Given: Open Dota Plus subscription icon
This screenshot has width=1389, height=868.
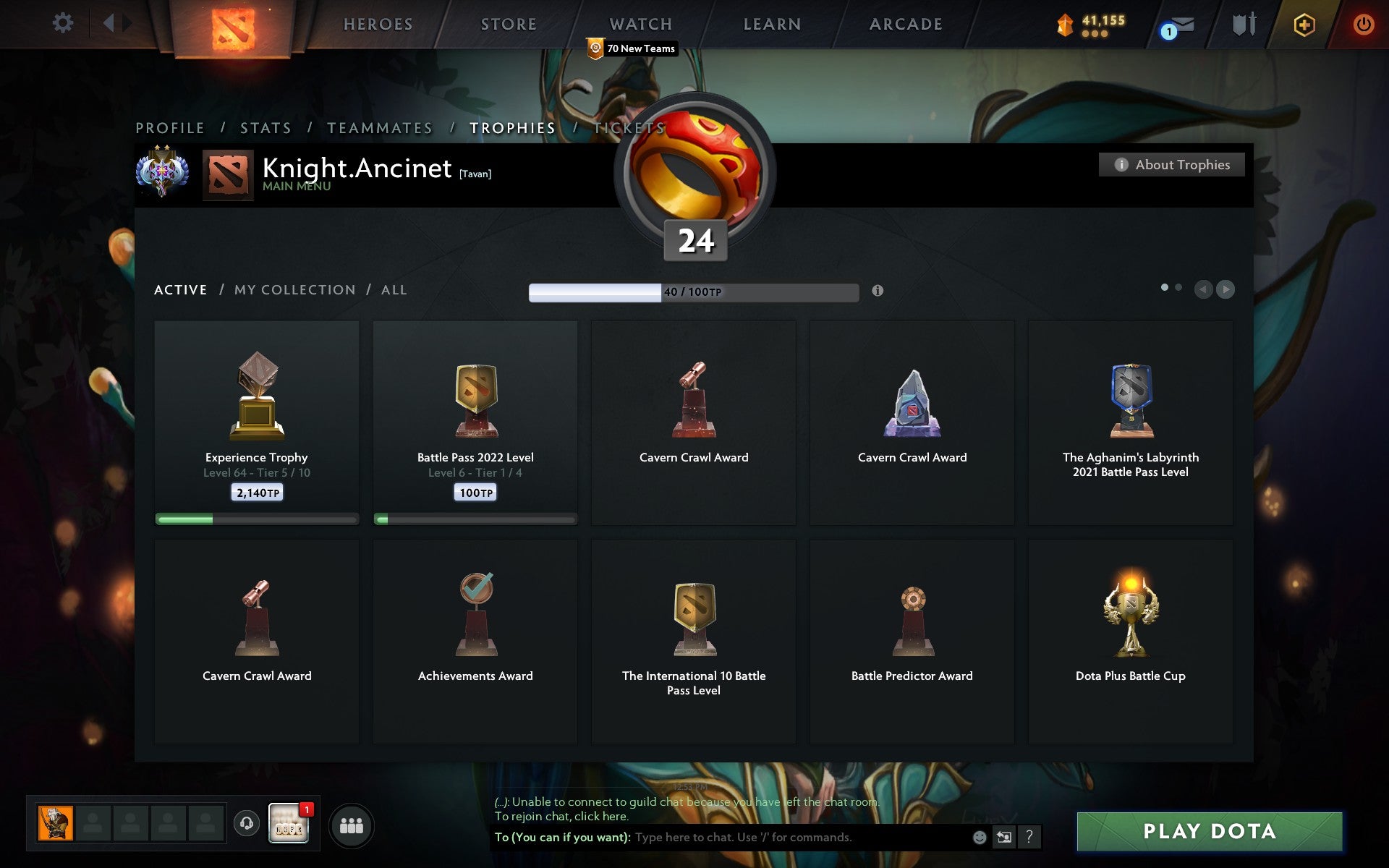Looking at the screenshot, I should (x=1302, y=24).
